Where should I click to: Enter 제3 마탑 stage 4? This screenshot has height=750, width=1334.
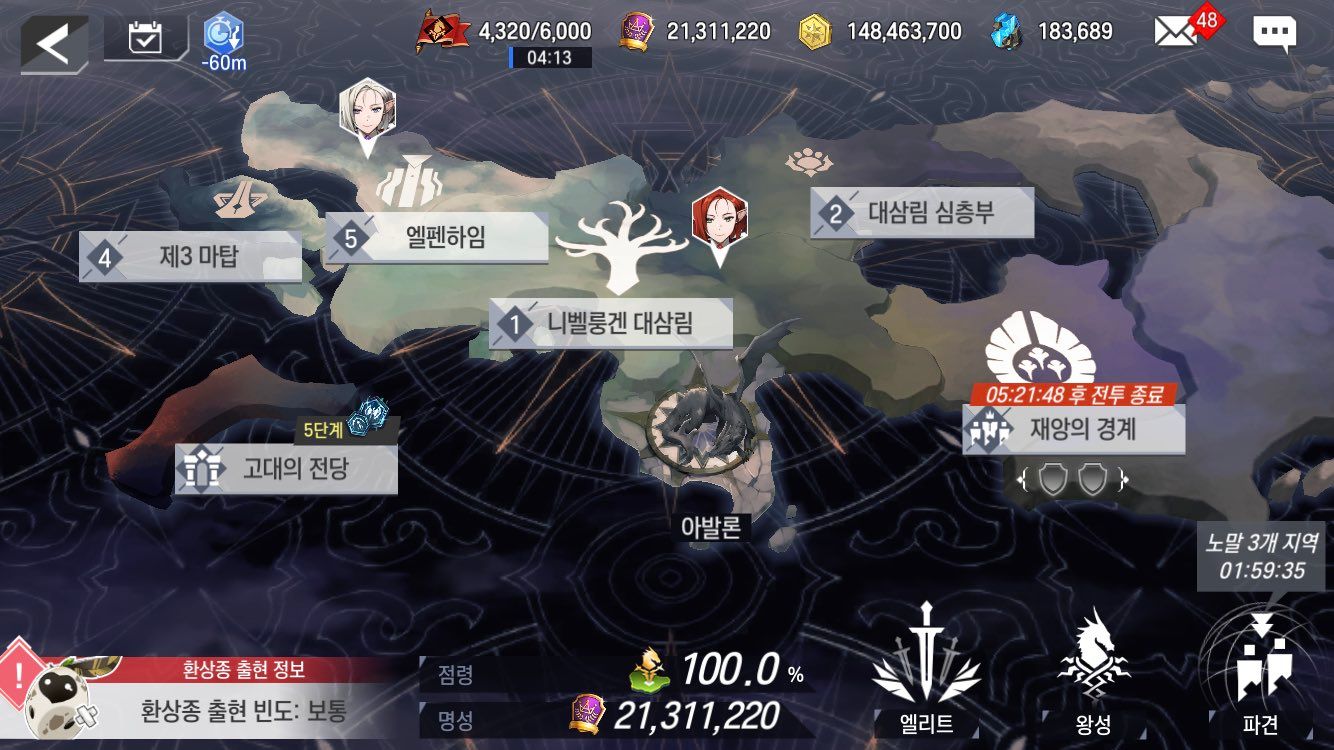(190, 258)
